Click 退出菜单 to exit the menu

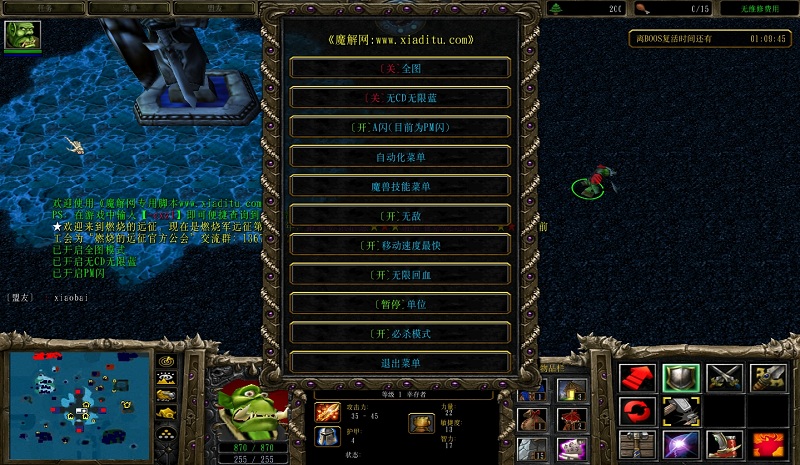pos(400,363)
